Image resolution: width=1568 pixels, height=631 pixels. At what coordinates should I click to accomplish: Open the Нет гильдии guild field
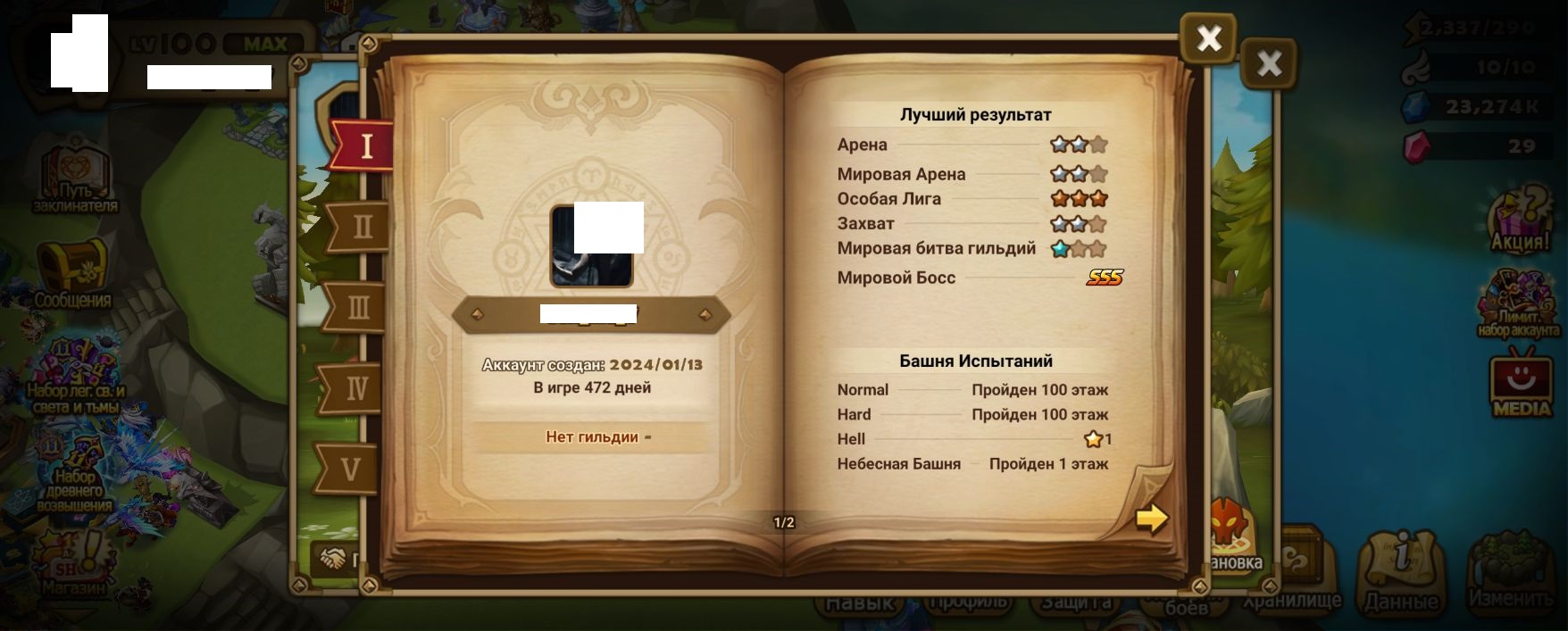591,437
